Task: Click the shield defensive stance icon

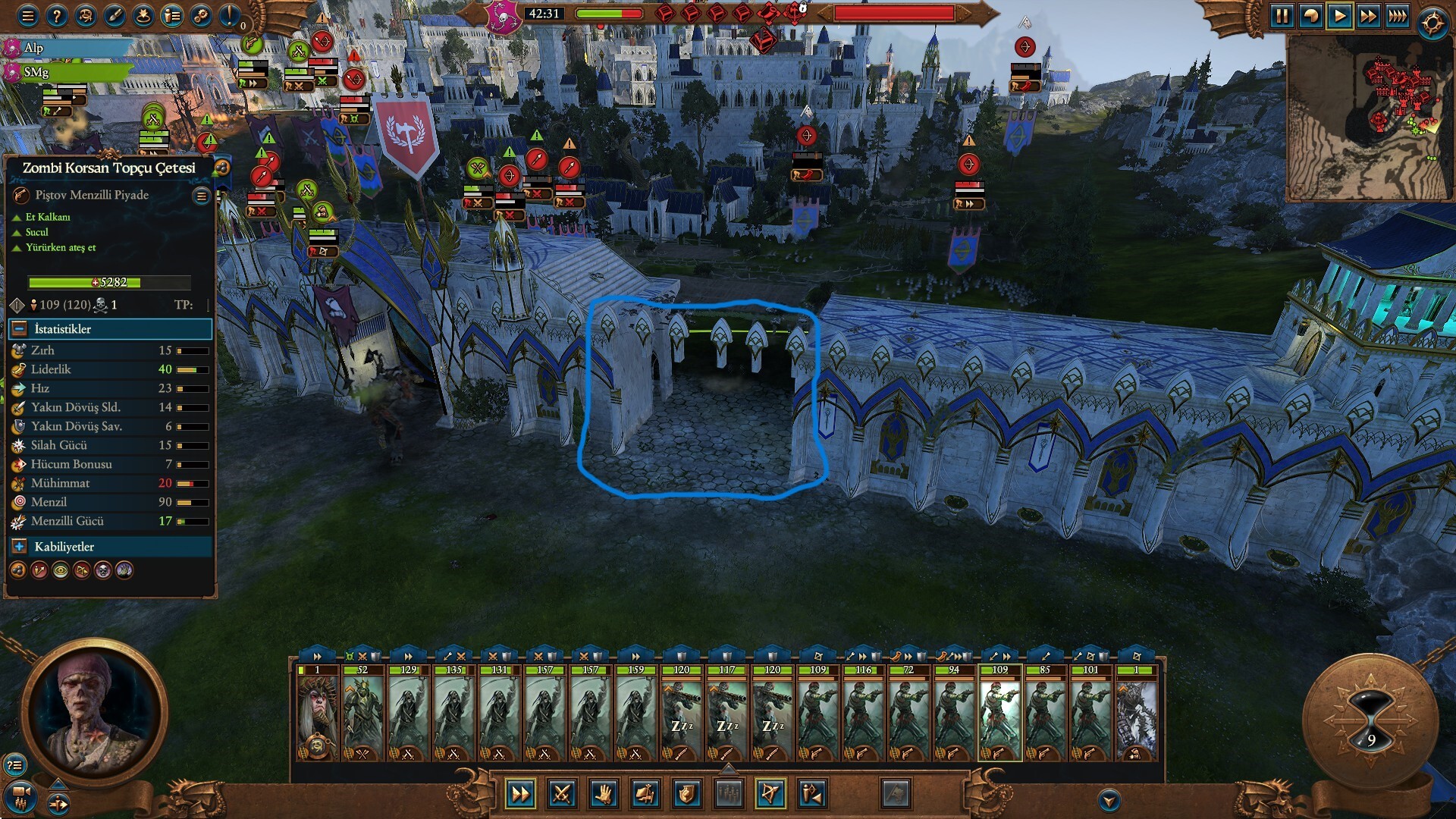Action: pyautogui.click(x=687, y=794)
